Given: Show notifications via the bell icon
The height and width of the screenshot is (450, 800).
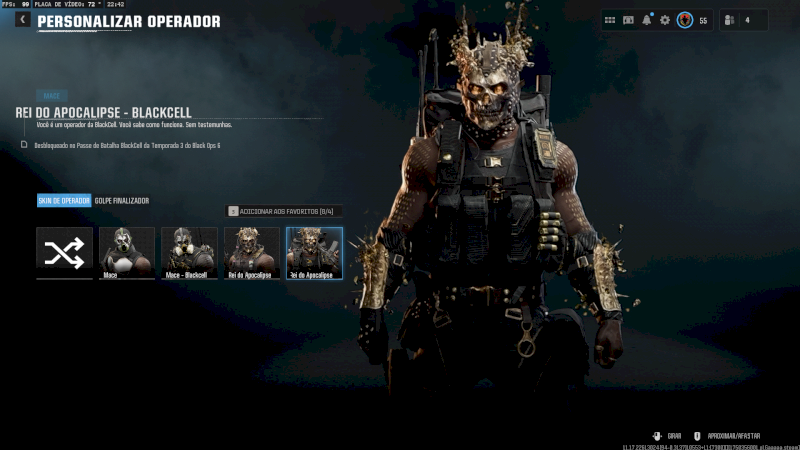Looking at the screenshot, I should pos(647,20).
